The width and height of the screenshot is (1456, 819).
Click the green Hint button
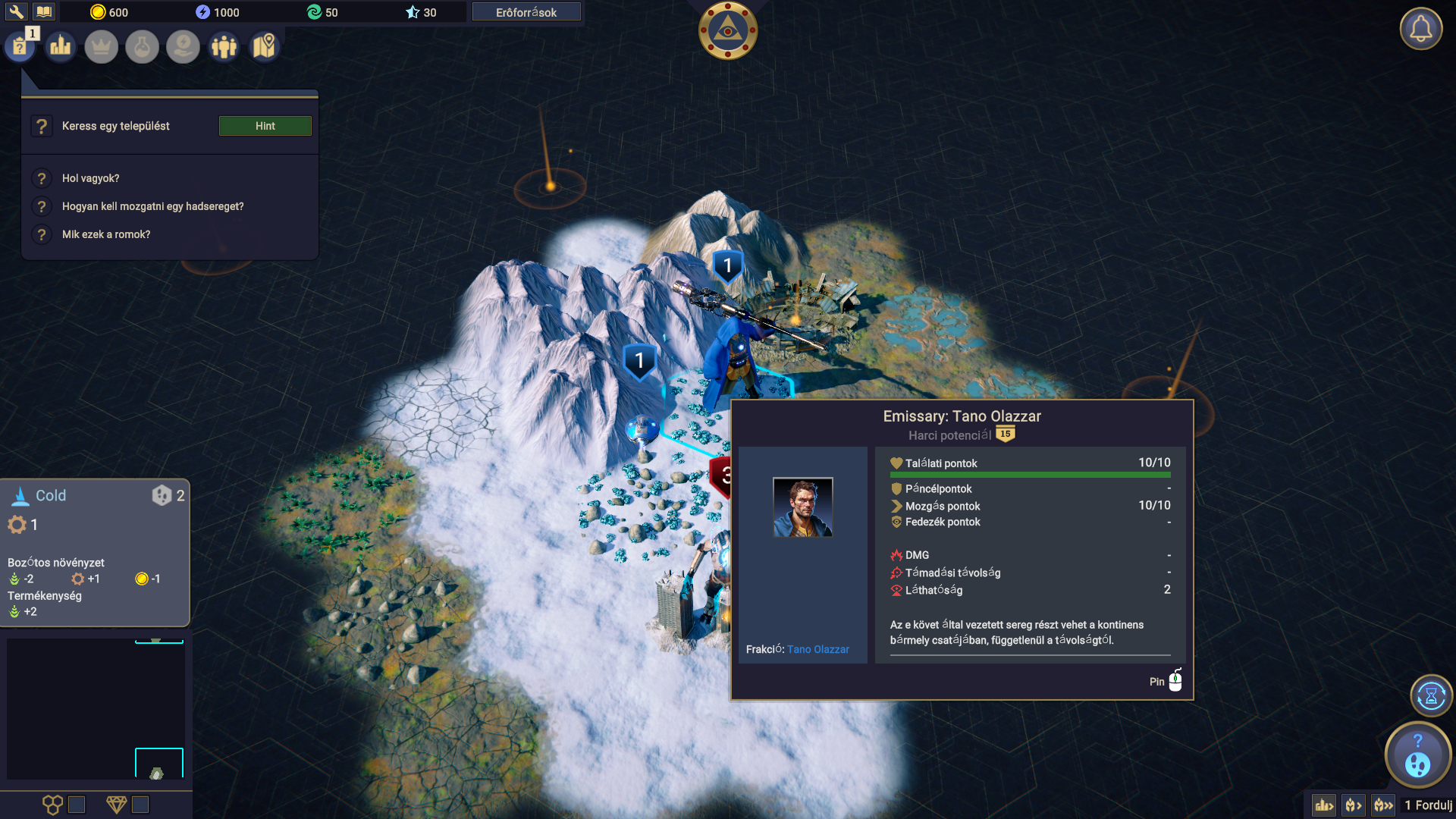[265, 126]
